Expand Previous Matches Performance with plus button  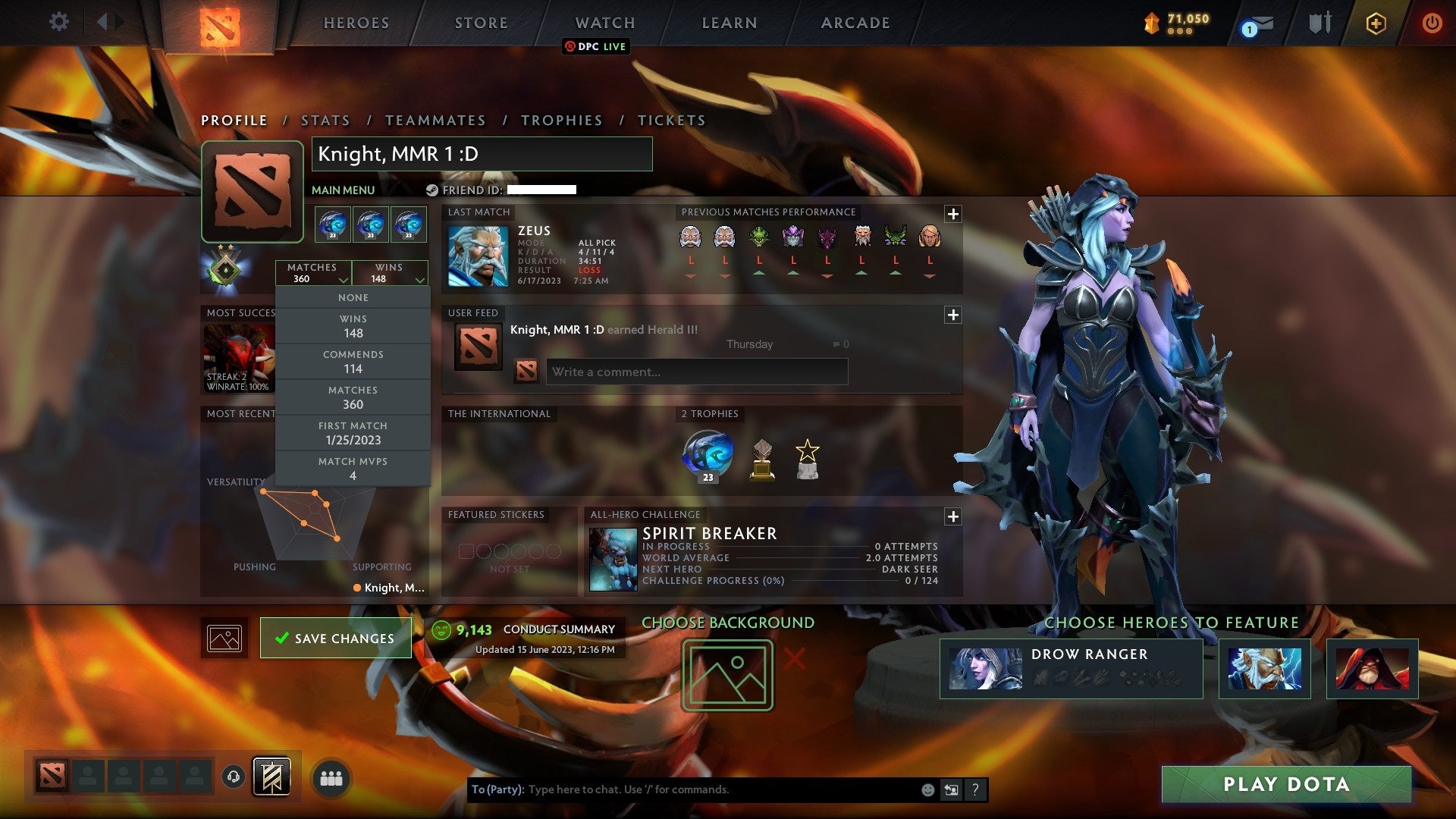coord(953,214)
